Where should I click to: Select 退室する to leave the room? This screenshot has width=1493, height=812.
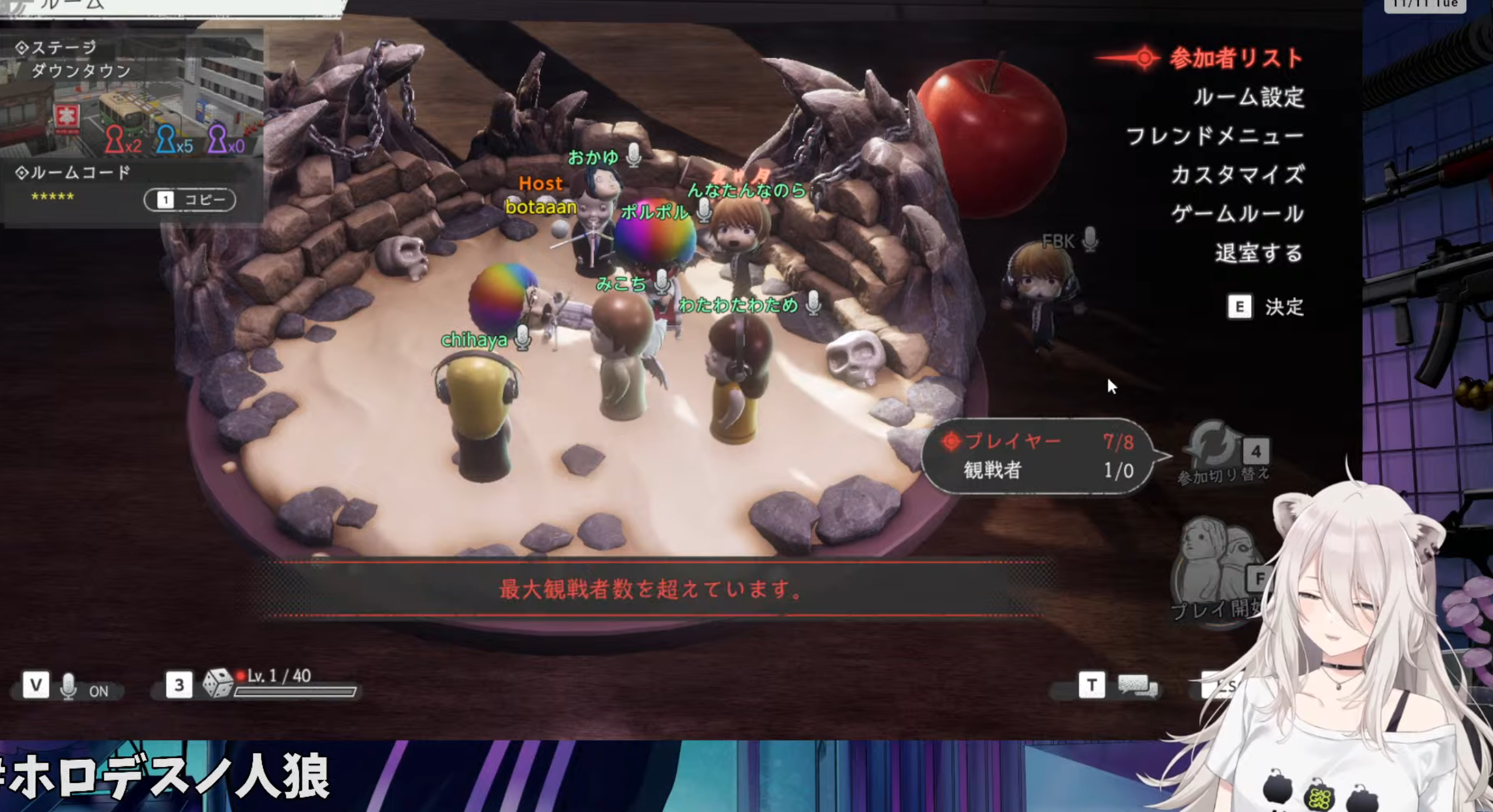point(1258,253)
